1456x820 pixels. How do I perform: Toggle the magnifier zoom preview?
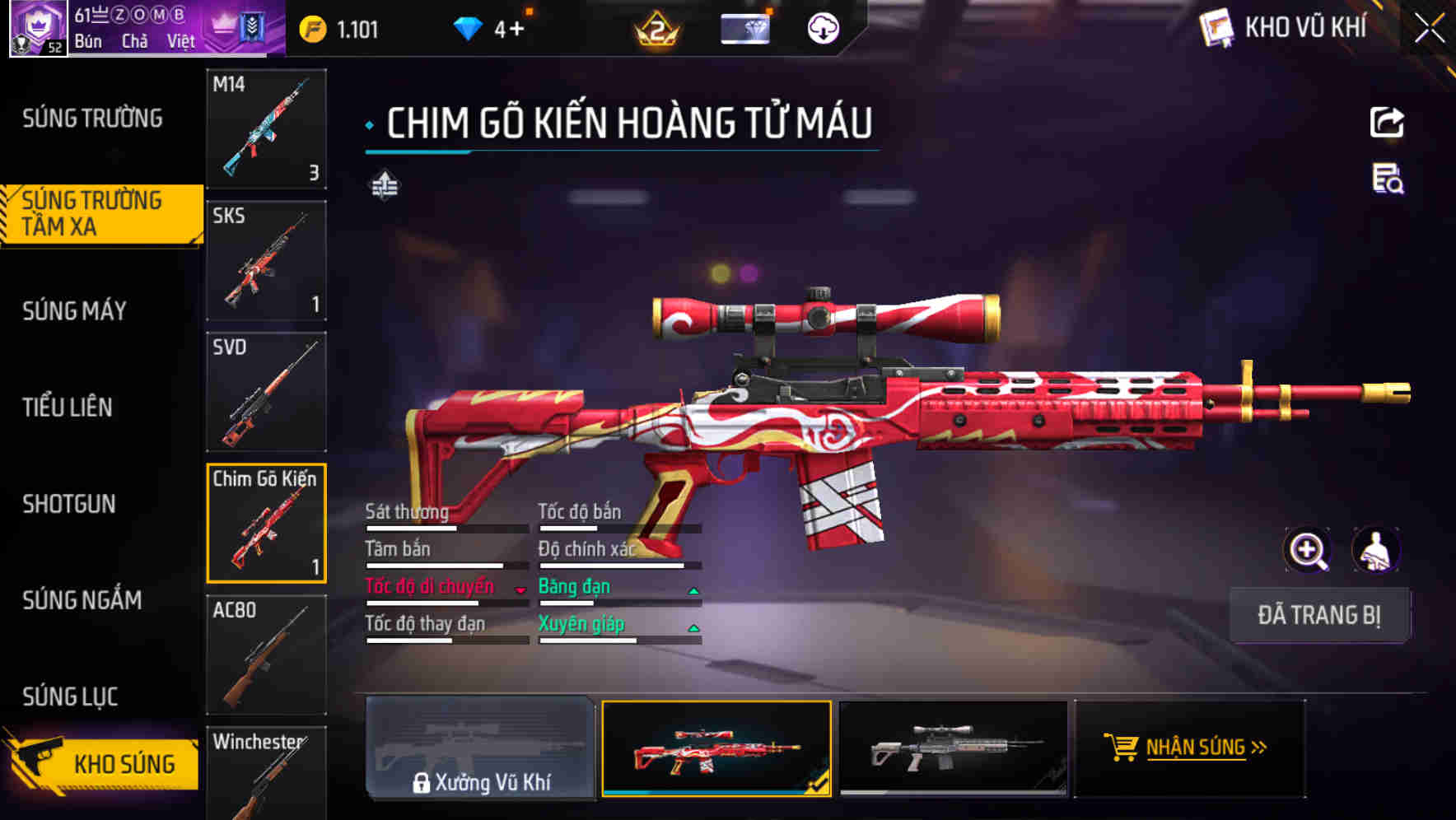coord(1305,550)
